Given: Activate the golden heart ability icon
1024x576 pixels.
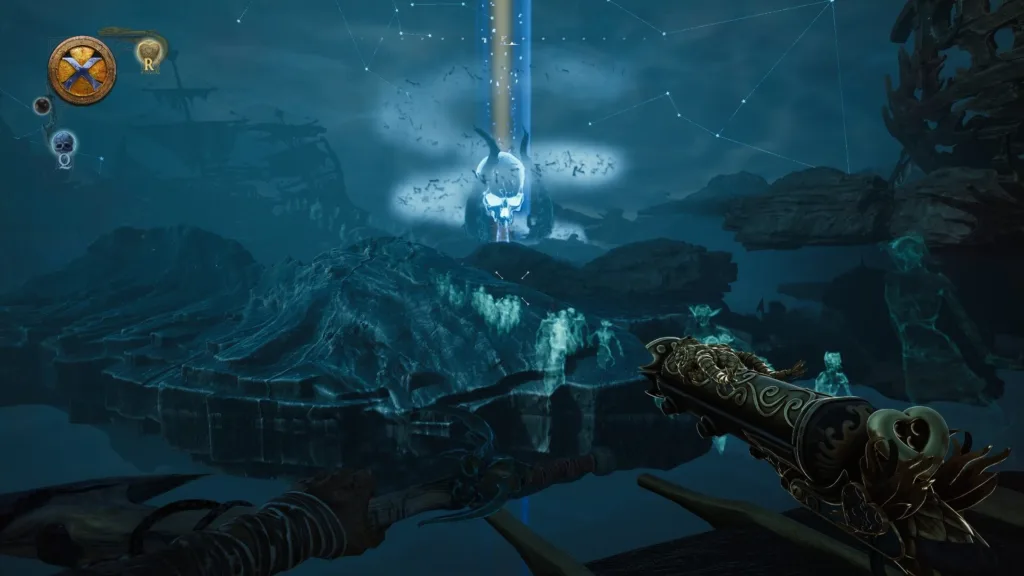Looking at the screenshot, I should (150, 51).
